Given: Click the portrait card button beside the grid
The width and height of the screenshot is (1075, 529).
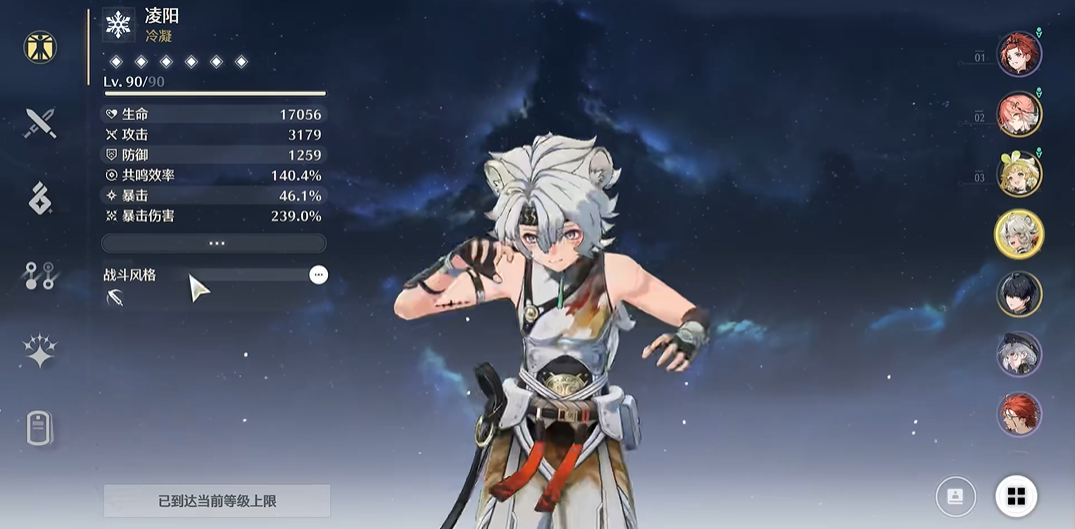Looking at the screenshot, I should tap(956, 496).
